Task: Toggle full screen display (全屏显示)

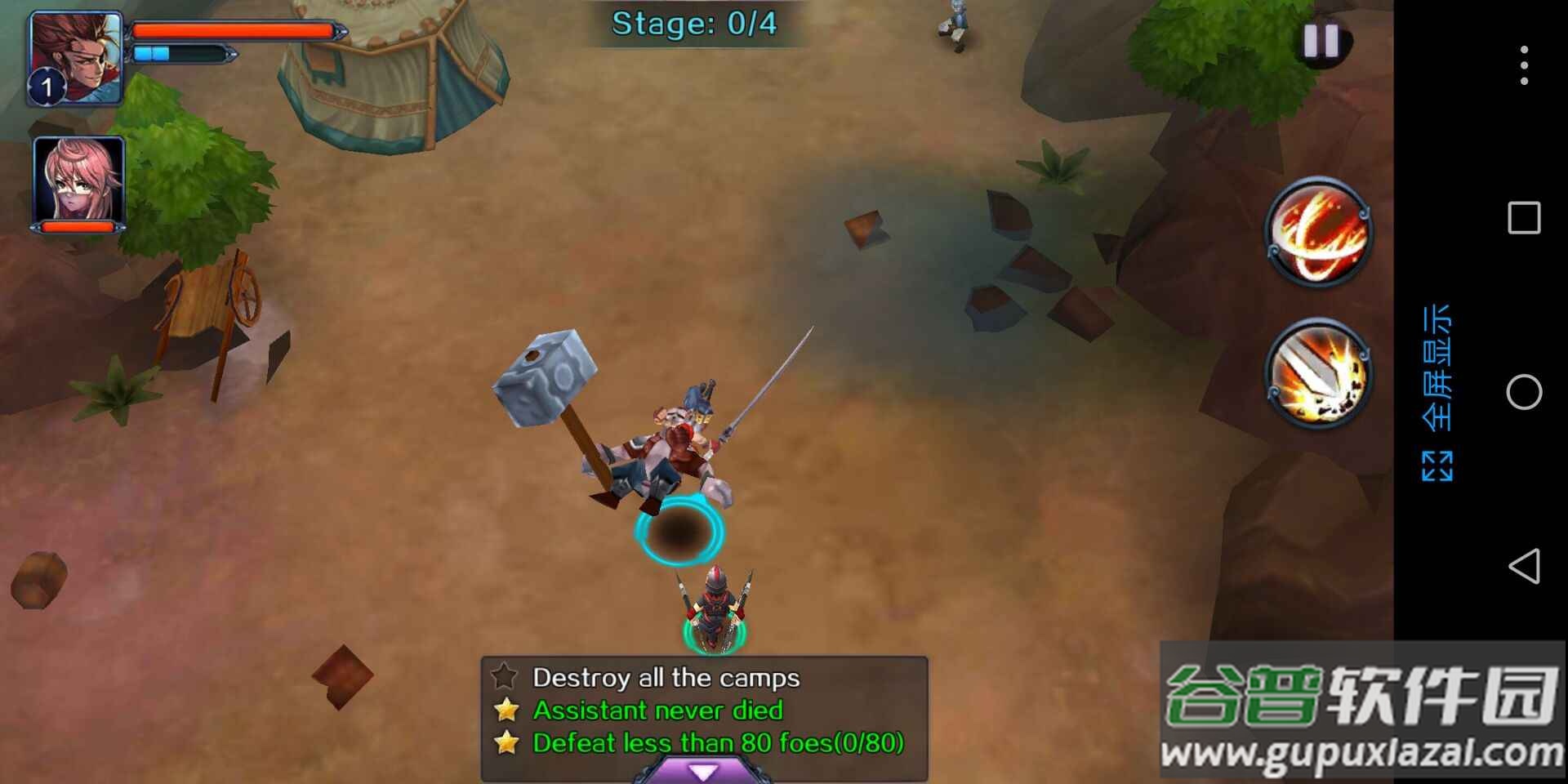Action: click(x=1437, y=392)
